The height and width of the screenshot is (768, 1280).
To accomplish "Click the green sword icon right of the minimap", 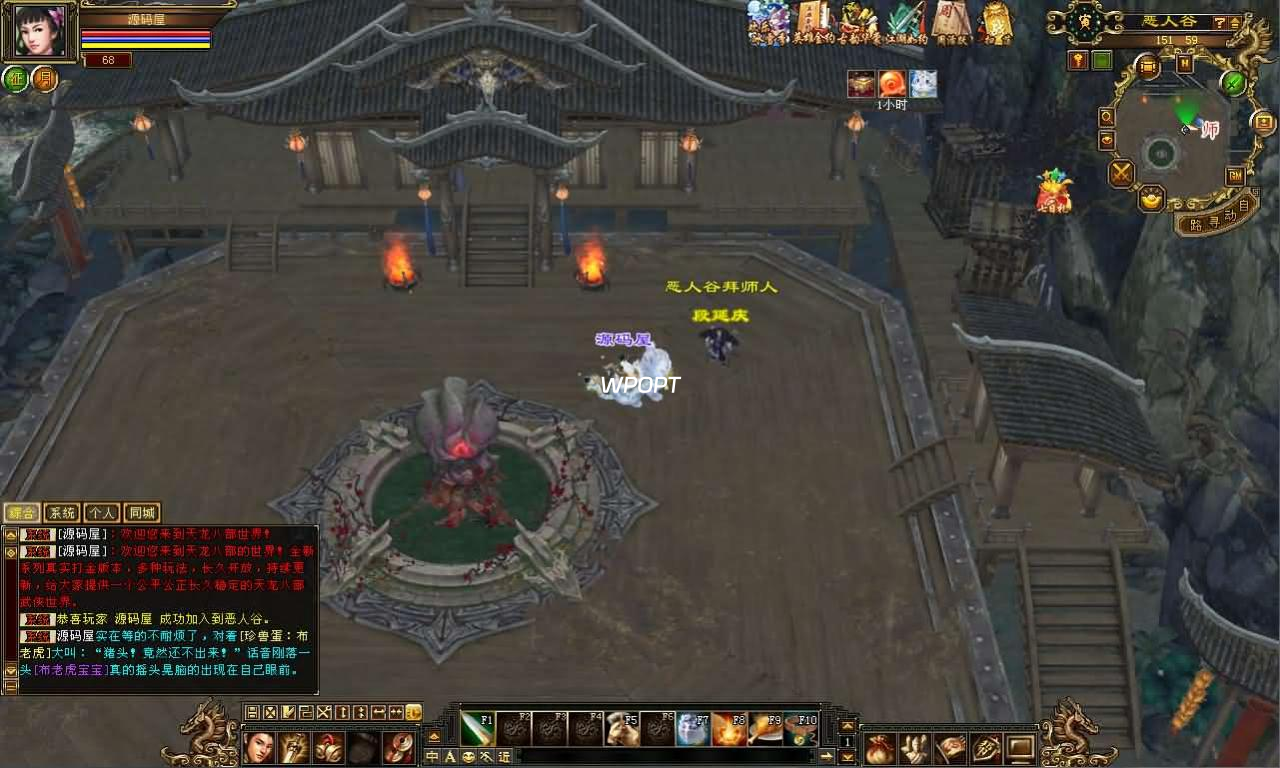I will pos(1232,84).
